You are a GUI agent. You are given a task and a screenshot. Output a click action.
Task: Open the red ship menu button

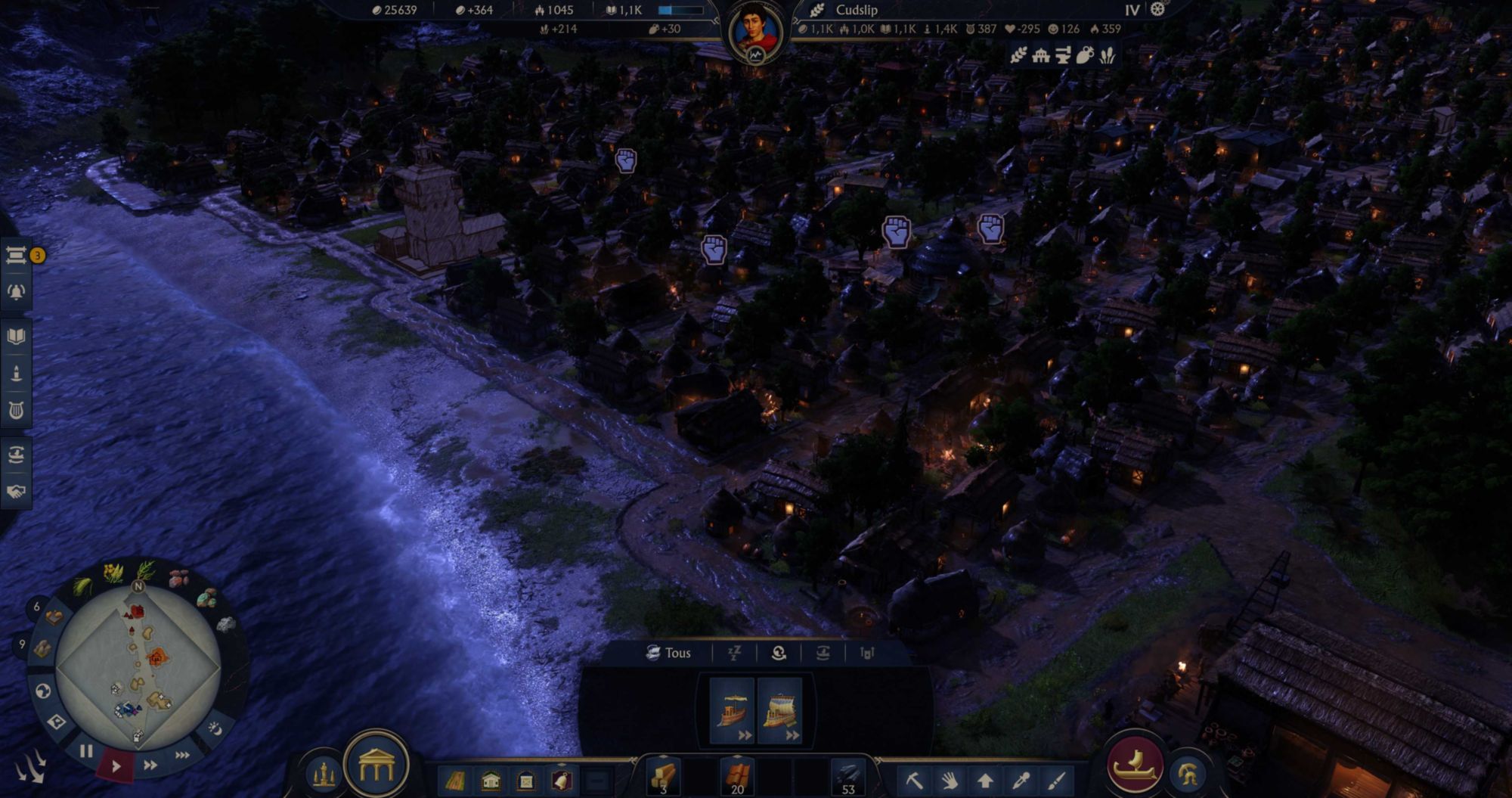pyautogui.click(x=1134, y=765)
